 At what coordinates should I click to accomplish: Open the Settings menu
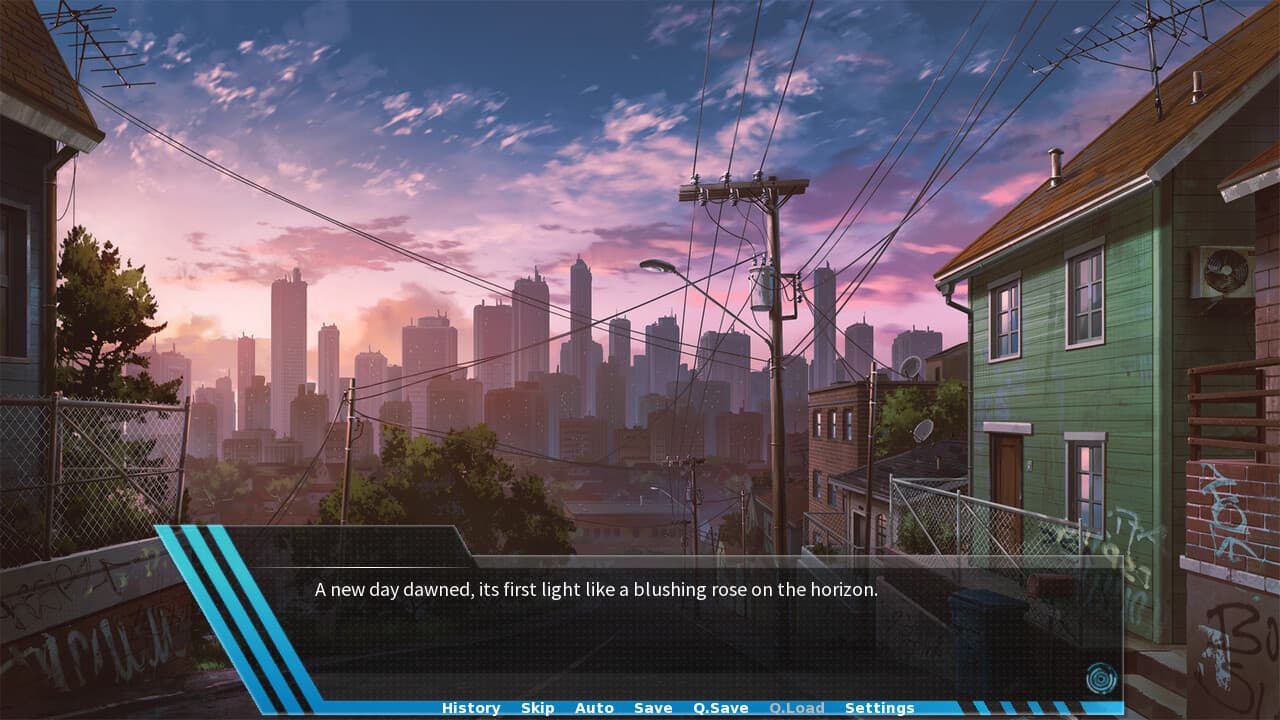[x=879, y=708]
